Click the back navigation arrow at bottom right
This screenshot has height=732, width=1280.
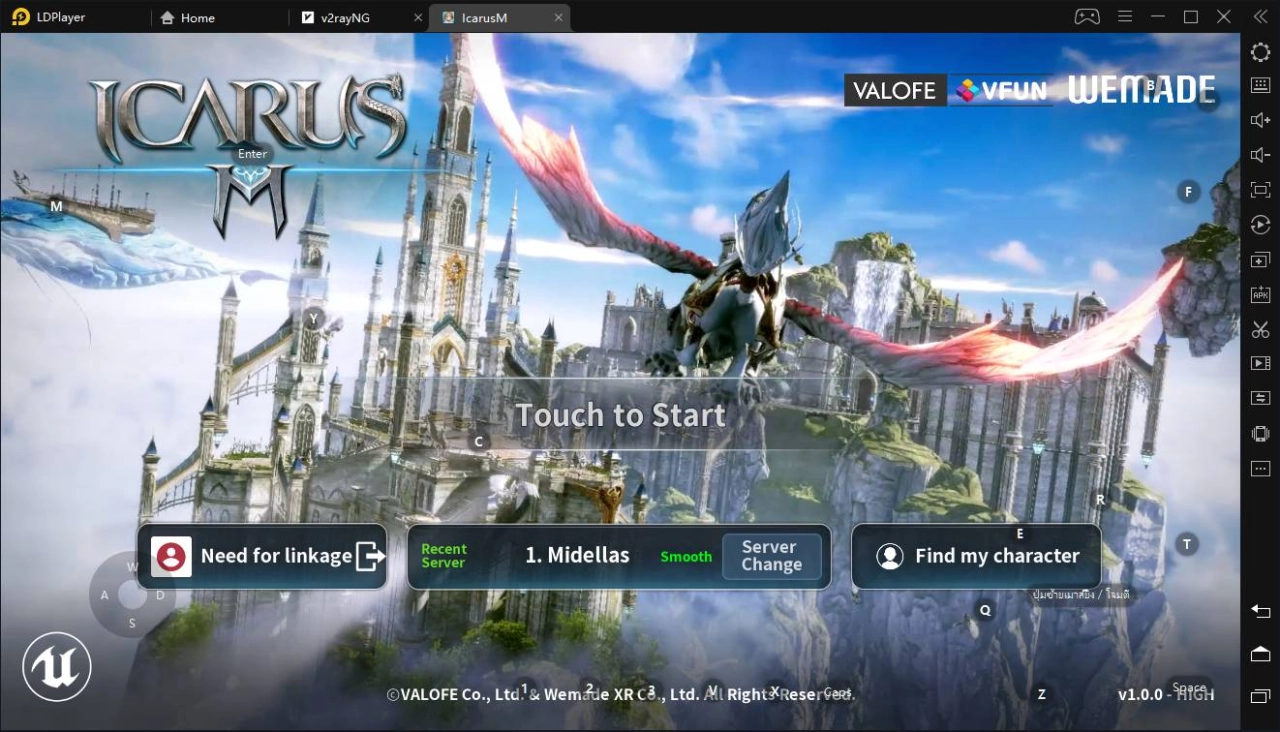[1259, 611]
